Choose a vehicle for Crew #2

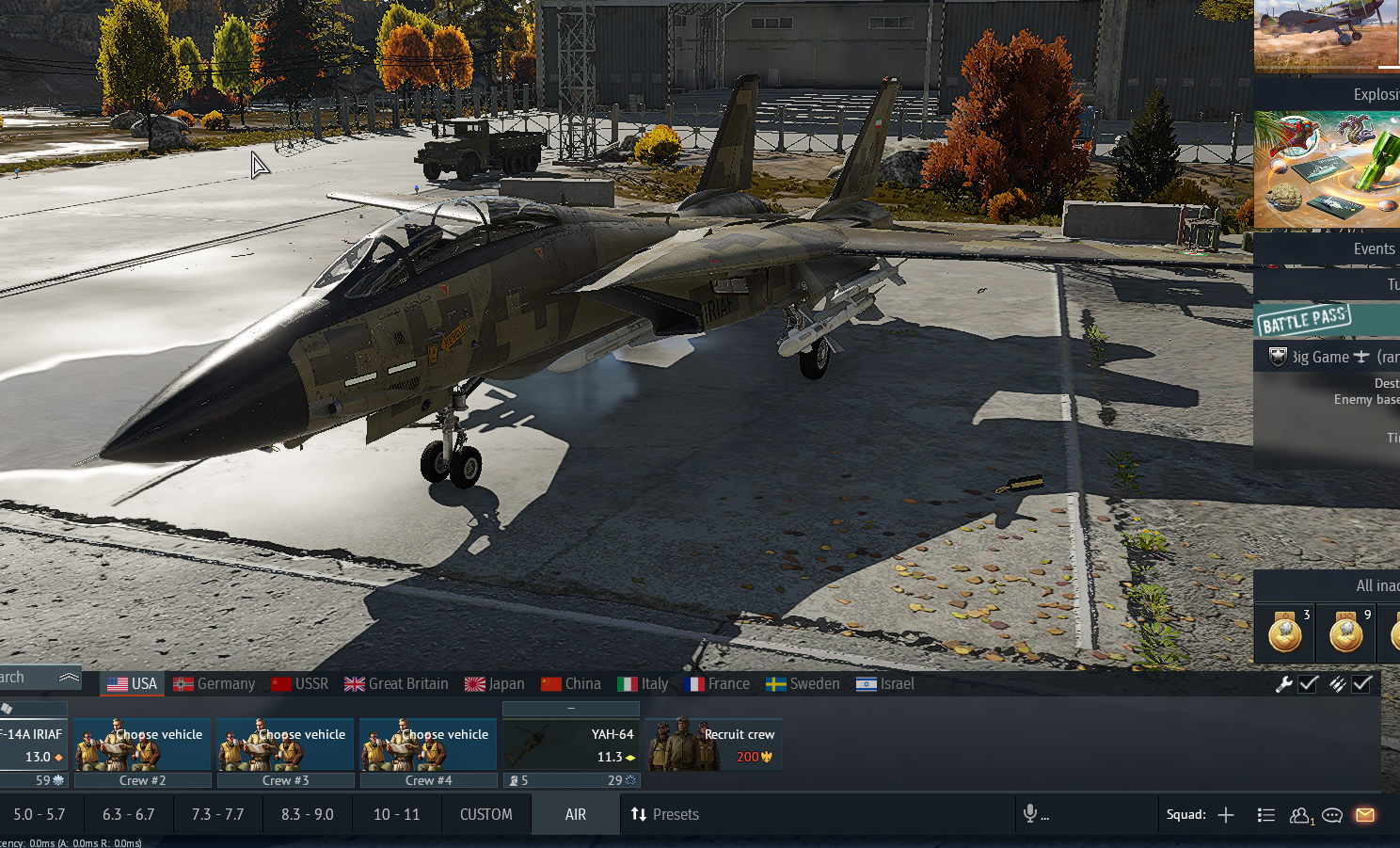click(x=142, y=745)
